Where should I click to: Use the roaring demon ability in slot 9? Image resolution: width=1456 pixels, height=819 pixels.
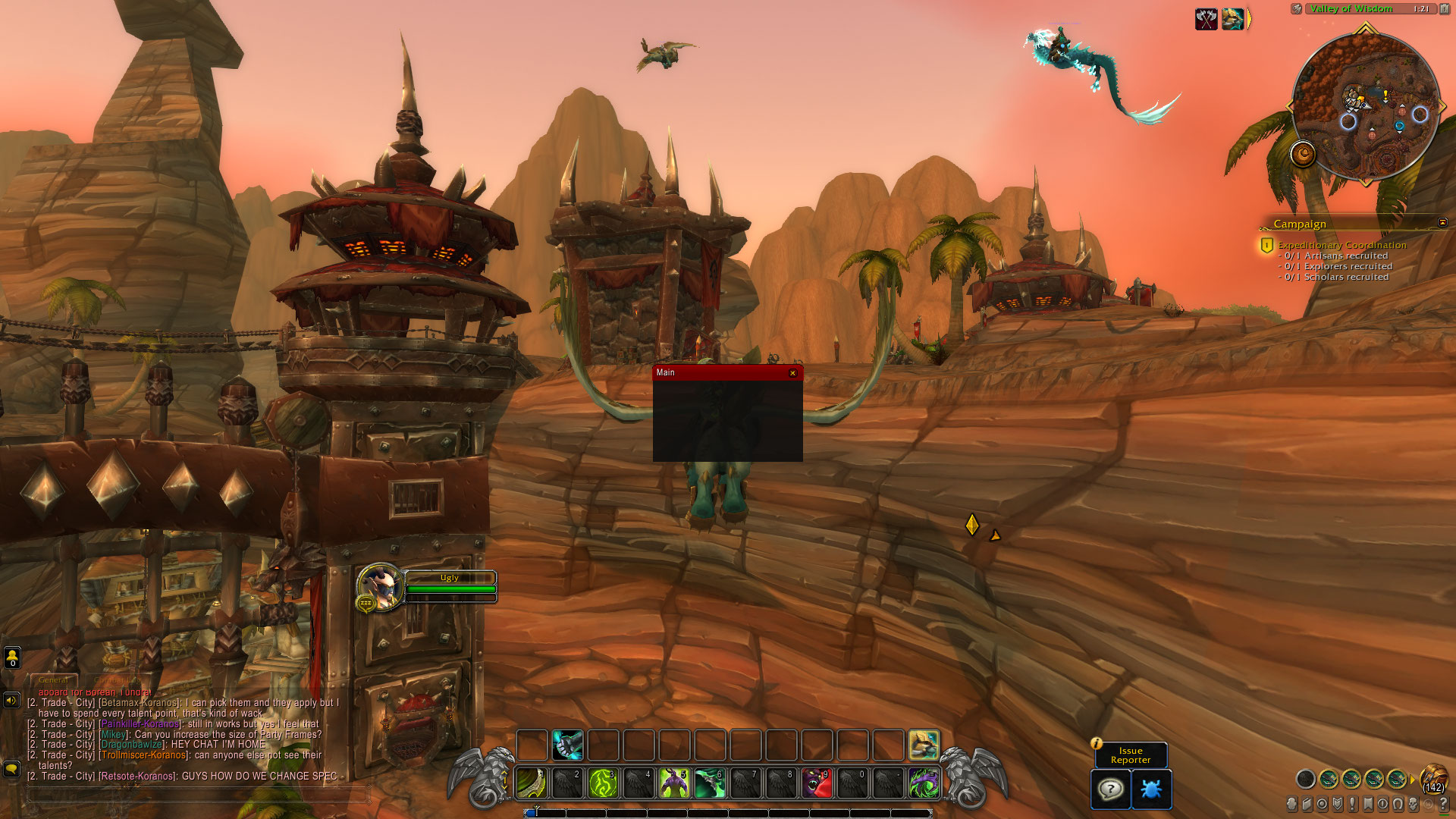(x=817, y=783)
